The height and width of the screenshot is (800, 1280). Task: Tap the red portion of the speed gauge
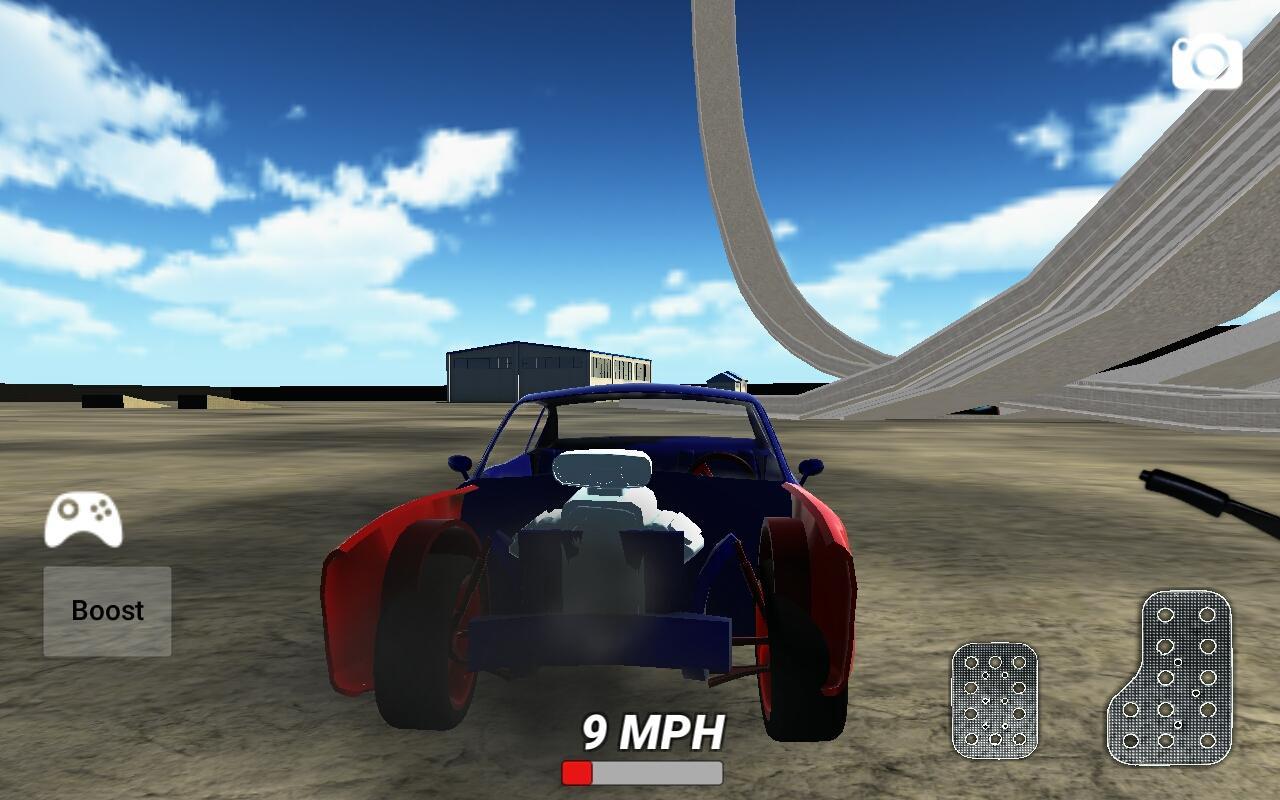577,772
